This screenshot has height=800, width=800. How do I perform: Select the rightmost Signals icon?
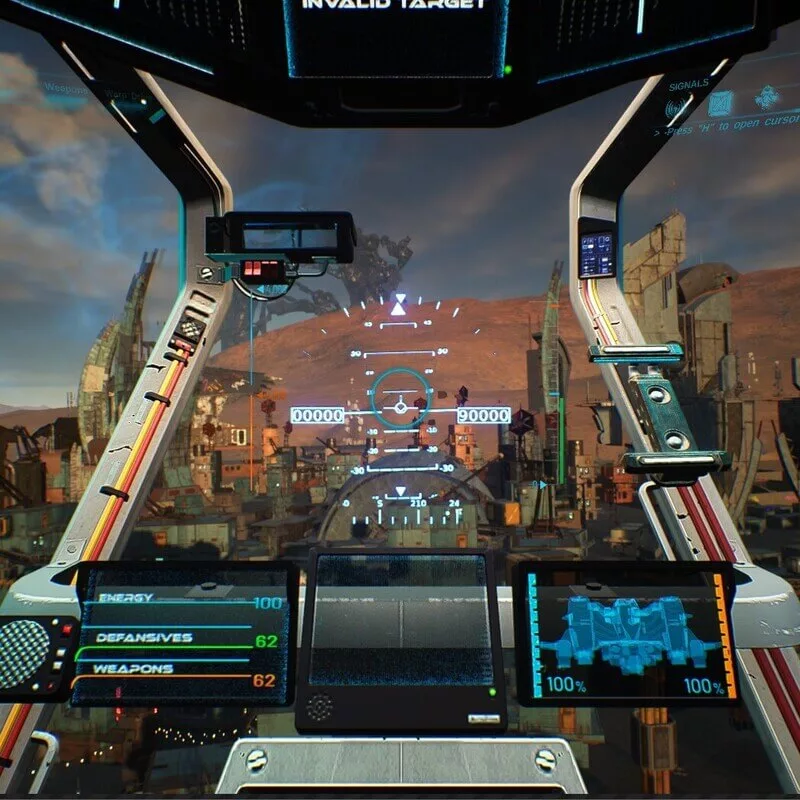coord(767,98)
